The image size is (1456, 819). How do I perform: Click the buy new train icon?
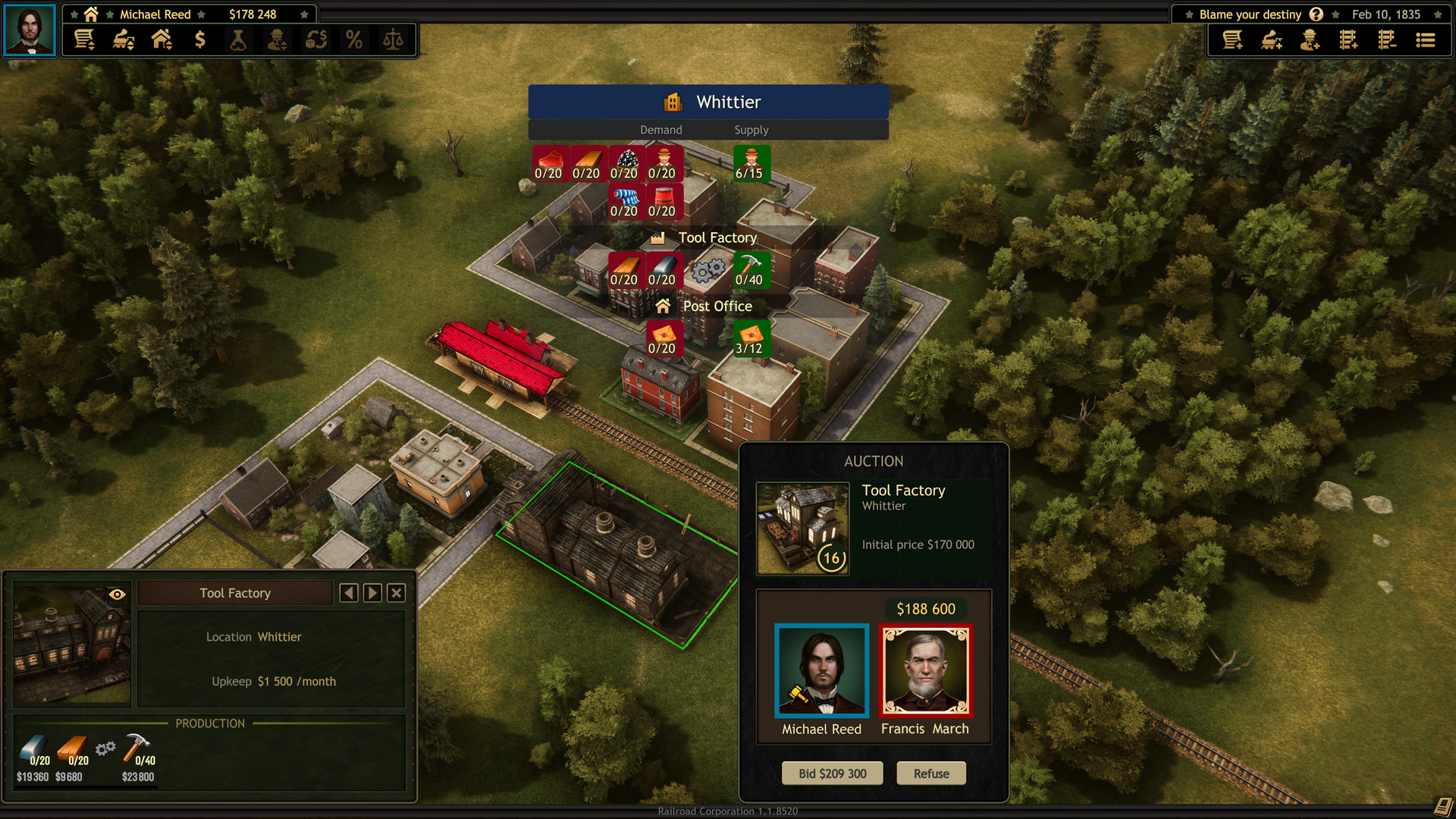(x=1271, y=39)
